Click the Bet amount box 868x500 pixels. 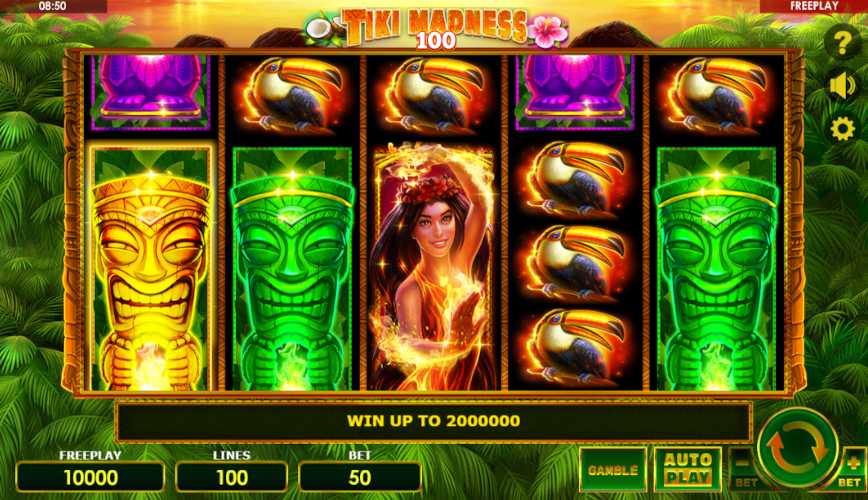click(360, 477)
